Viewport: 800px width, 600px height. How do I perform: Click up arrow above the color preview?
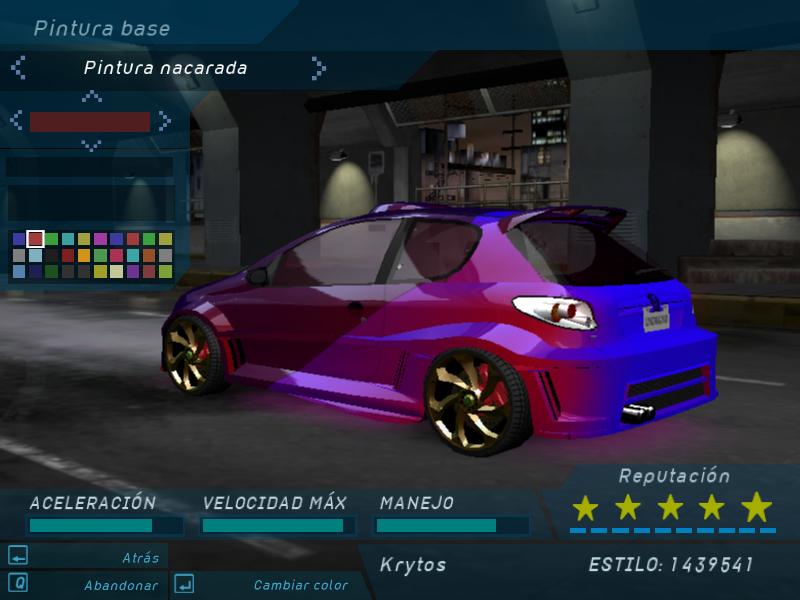point(91,97)
